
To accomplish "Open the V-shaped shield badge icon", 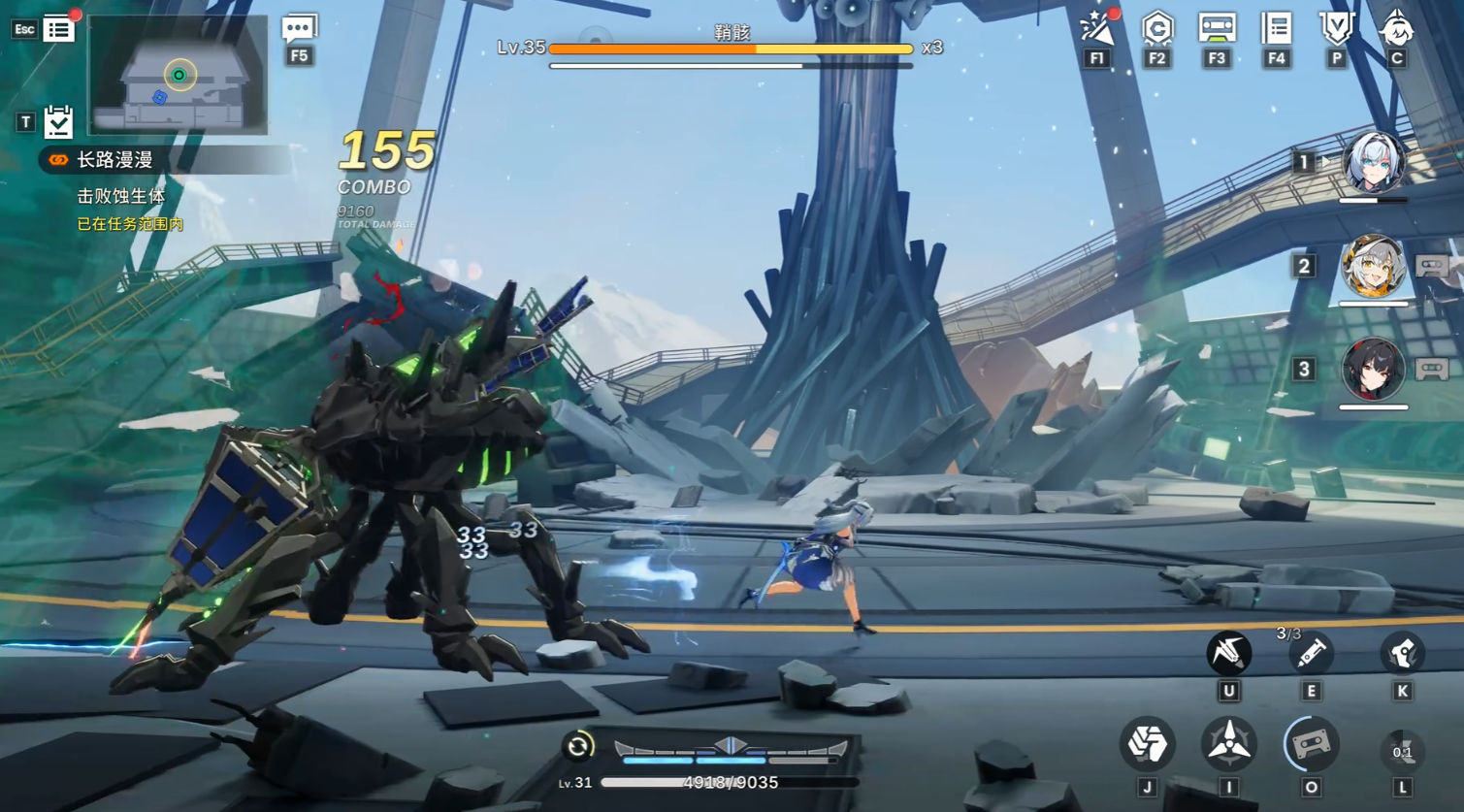I will (1337, 29).
